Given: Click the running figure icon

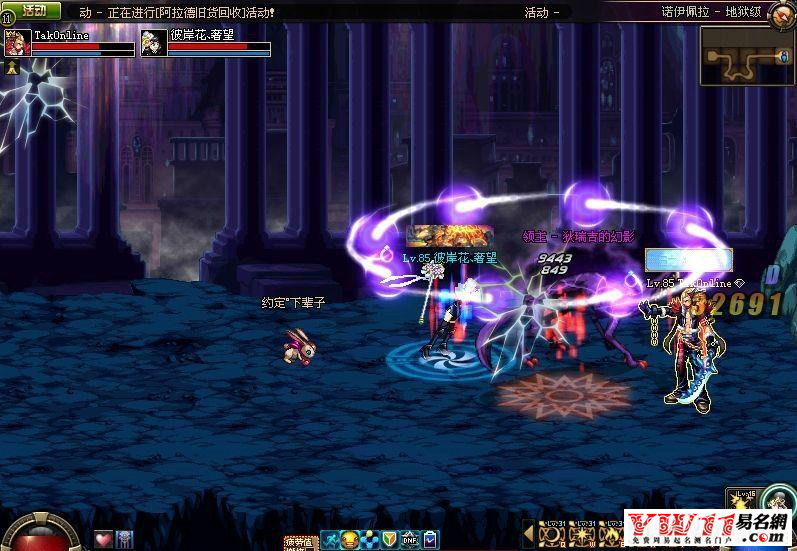Looking at the screenshot, I should click(328, 540).
